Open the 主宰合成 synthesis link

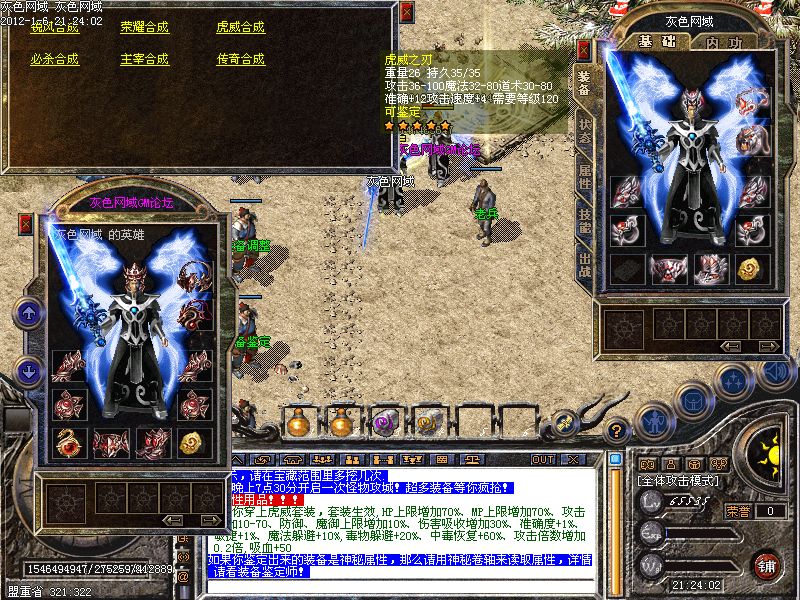(144, 59)
